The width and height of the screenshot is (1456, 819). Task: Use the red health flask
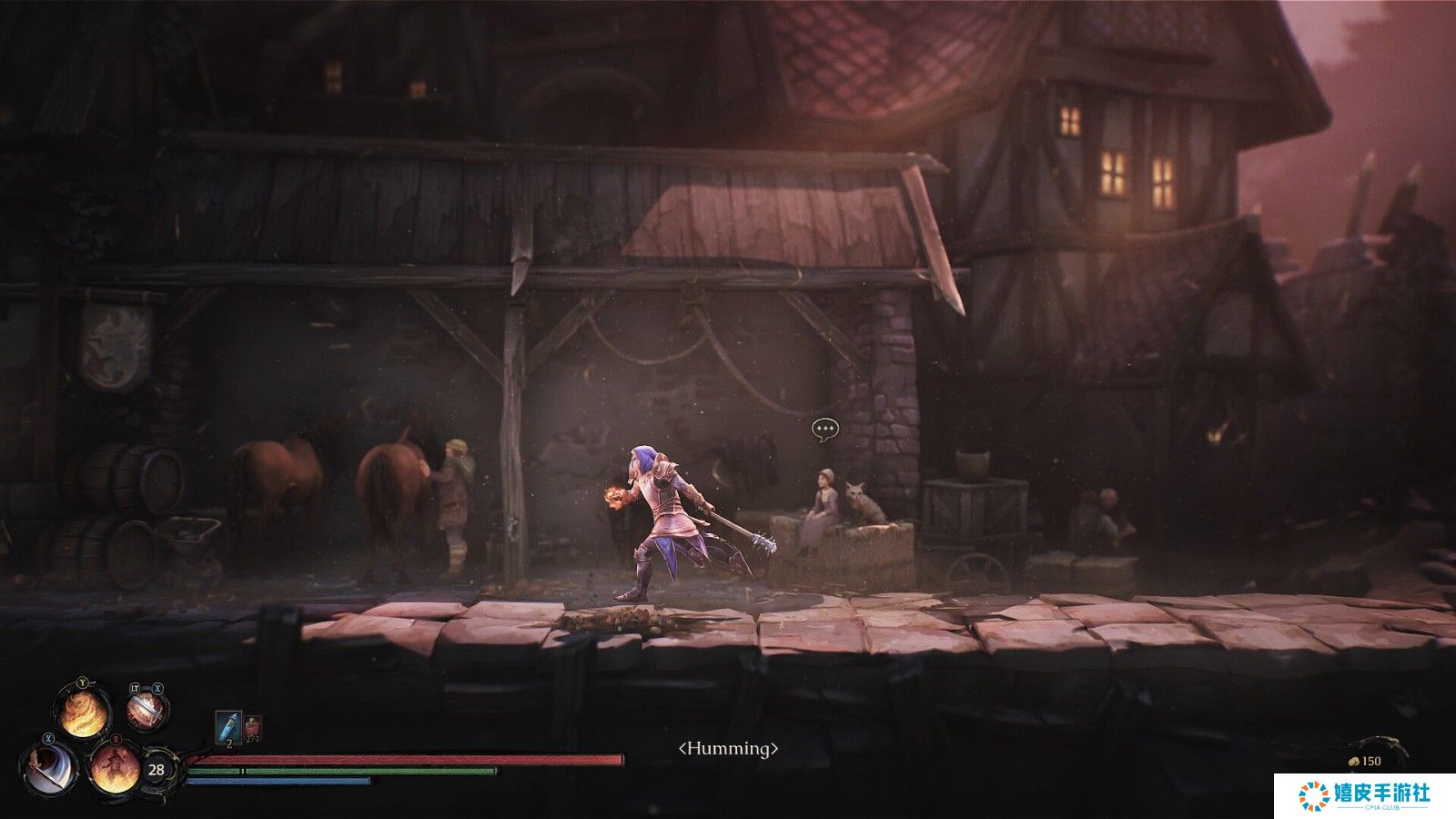tap(252, 726)
